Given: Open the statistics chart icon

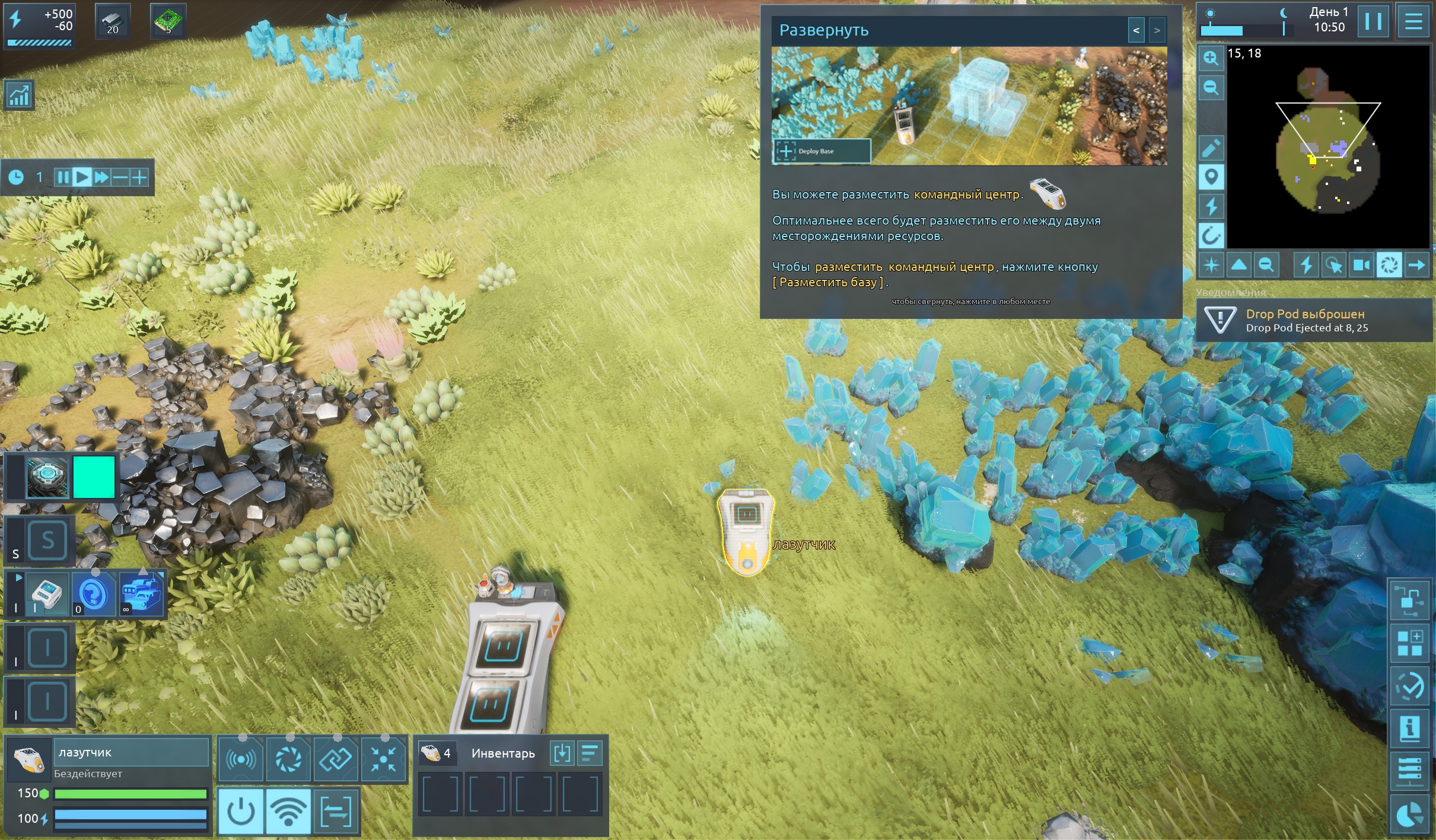Looking at the screenshot, I should [19, 95].
